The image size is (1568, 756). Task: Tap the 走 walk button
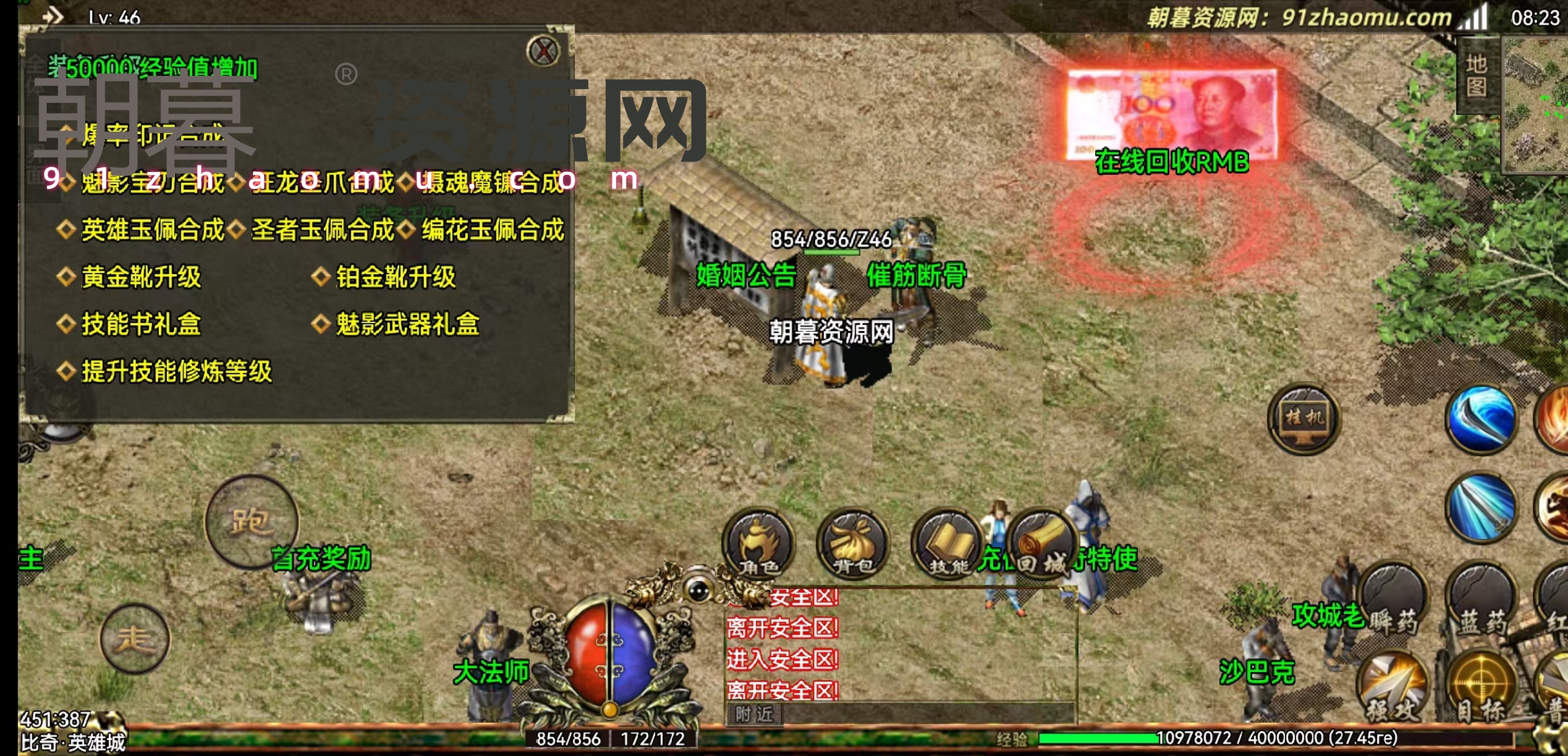coord(135,639)
